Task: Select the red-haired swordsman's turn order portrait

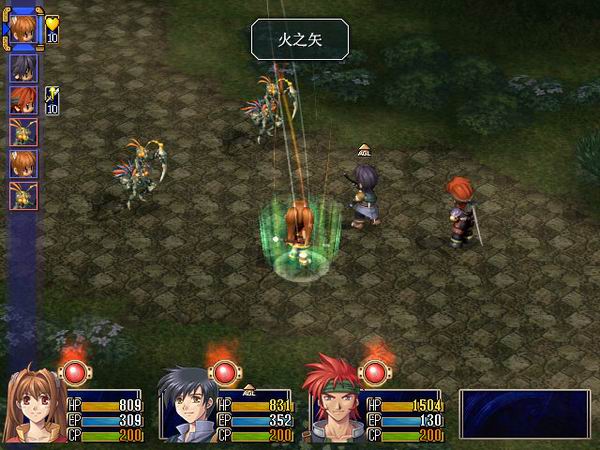Action: (23, 101)
